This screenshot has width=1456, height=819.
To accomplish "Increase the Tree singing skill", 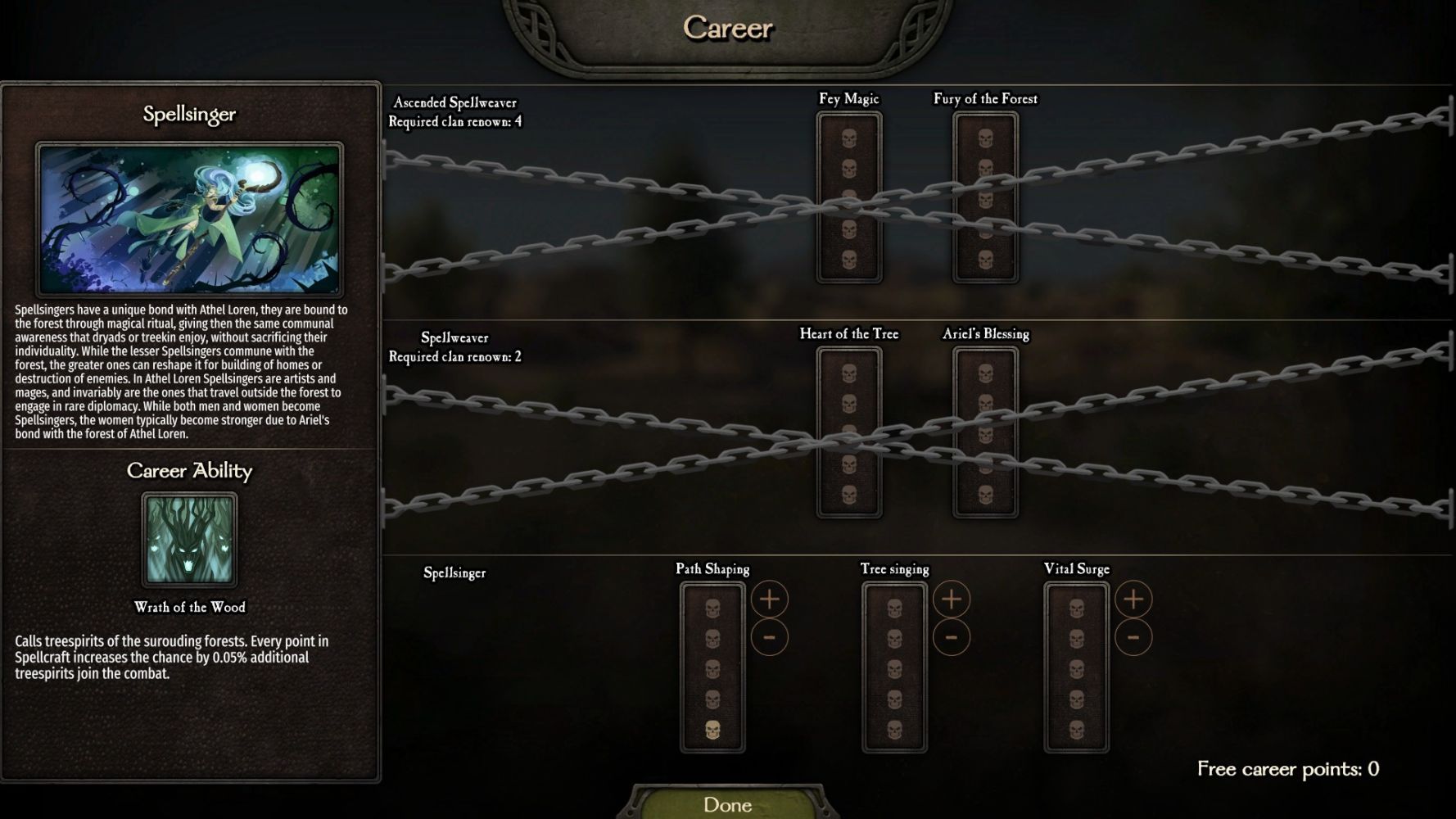I will click(951, 600).
